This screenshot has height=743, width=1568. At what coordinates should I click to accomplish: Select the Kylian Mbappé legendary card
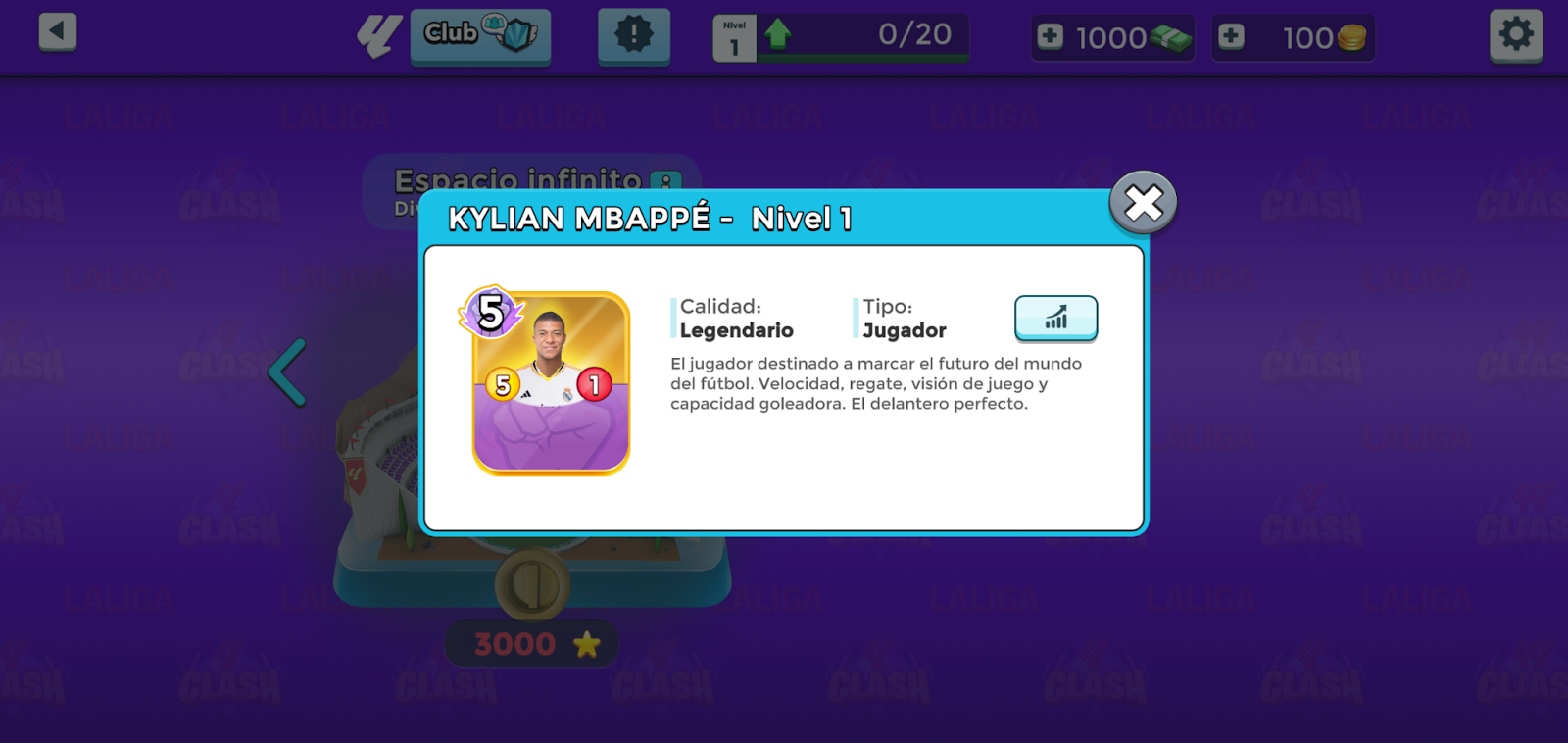pyautogui.click(x=551, y=383)
